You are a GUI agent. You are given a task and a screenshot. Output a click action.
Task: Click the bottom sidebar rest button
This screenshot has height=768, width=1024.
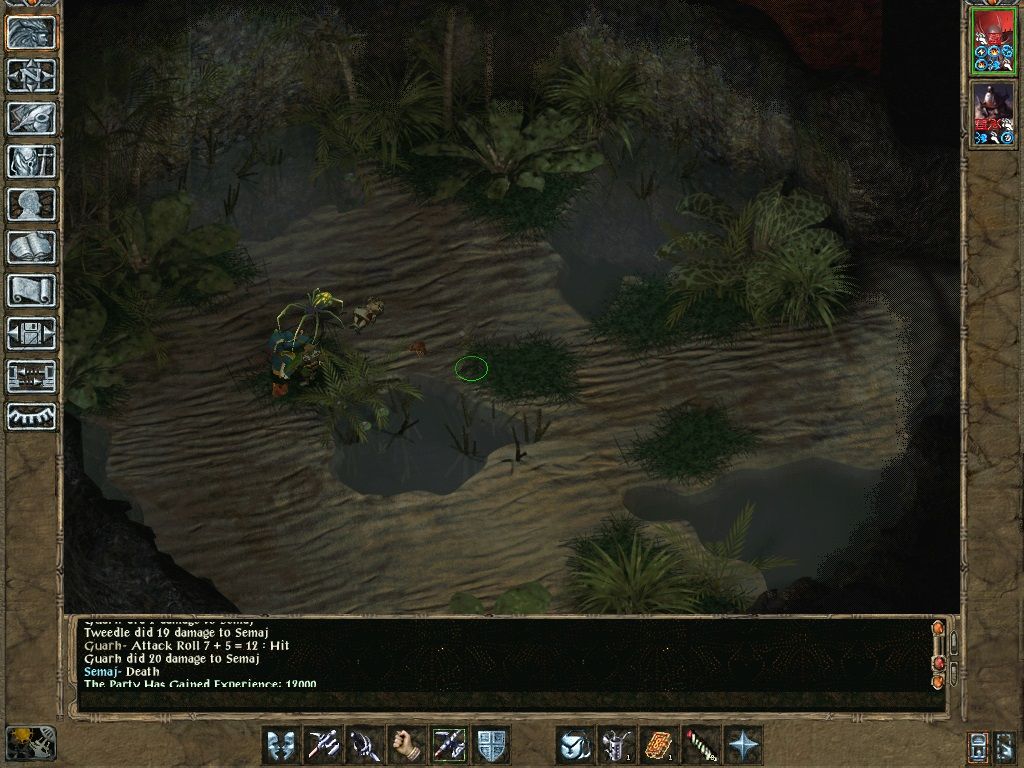tap(31, 417)
